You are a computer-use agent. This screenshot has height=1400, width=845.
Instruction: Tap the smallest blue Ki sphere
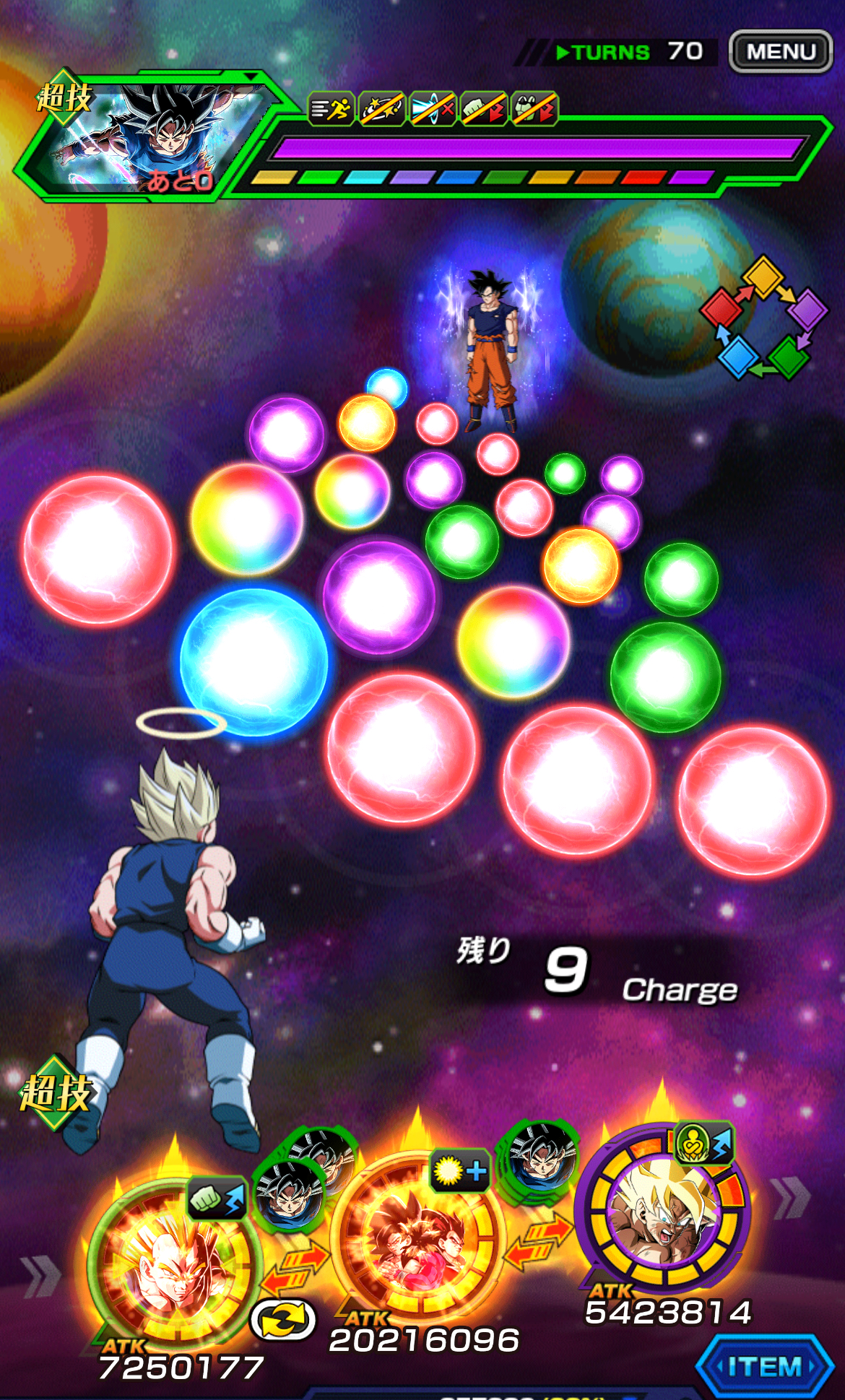pyautogui.click(x=387, y=386)
